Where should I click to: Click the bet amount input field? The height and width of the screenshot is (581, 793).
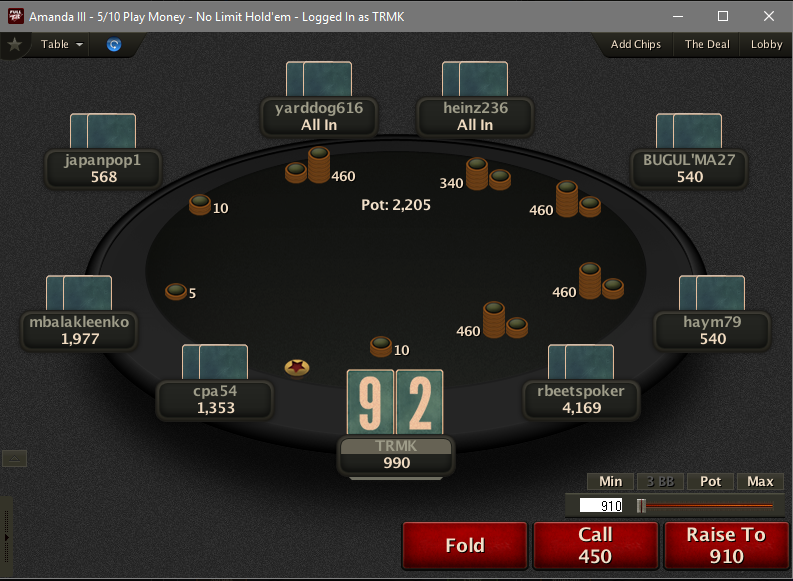click(599, 506)
